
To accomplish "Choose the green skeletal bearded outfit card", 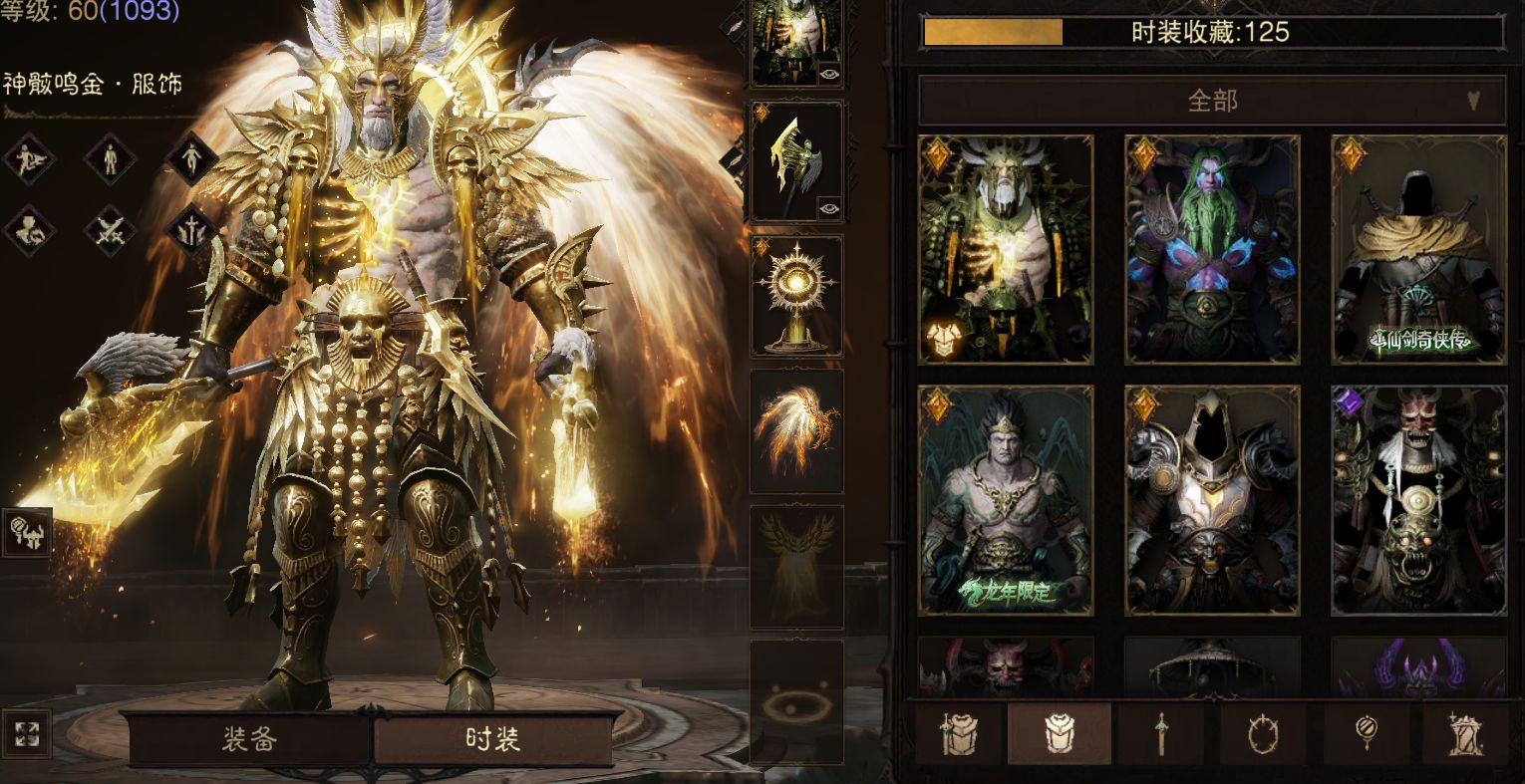I will [1006, 249].
